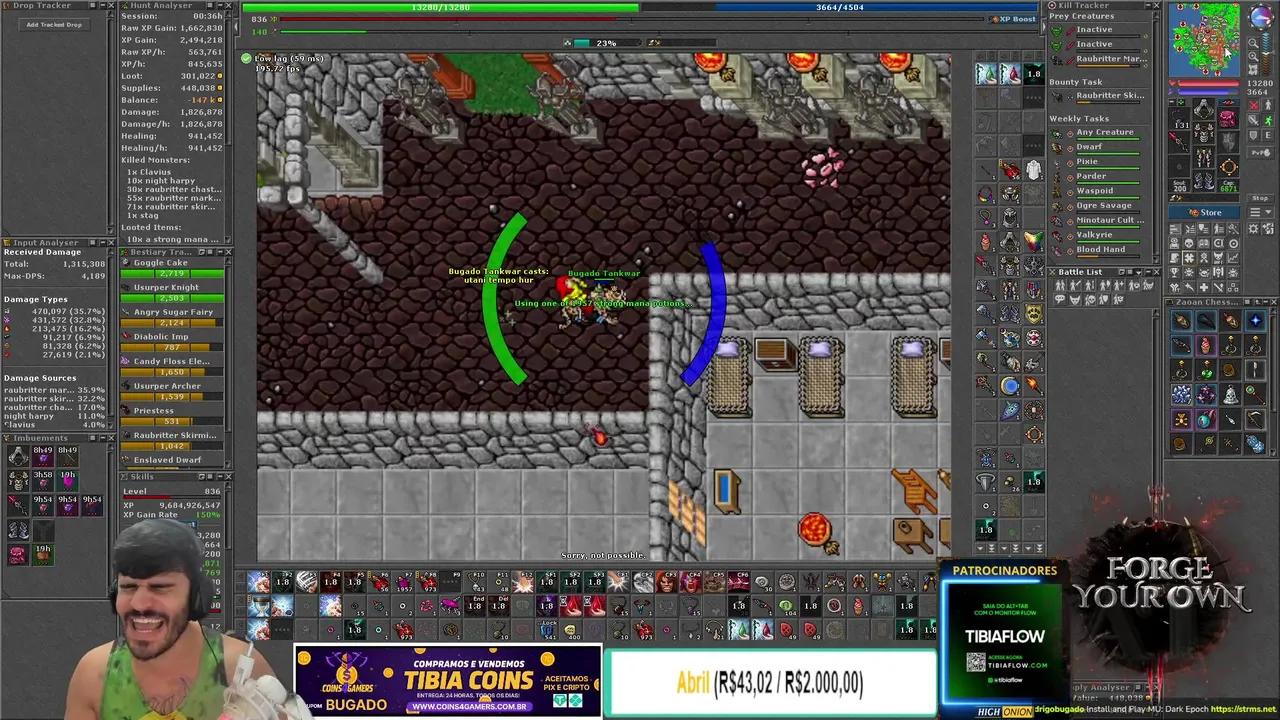The image size is (1280, 720).
Task: Click the Battle List panel header
Action: coord(1082,271)
